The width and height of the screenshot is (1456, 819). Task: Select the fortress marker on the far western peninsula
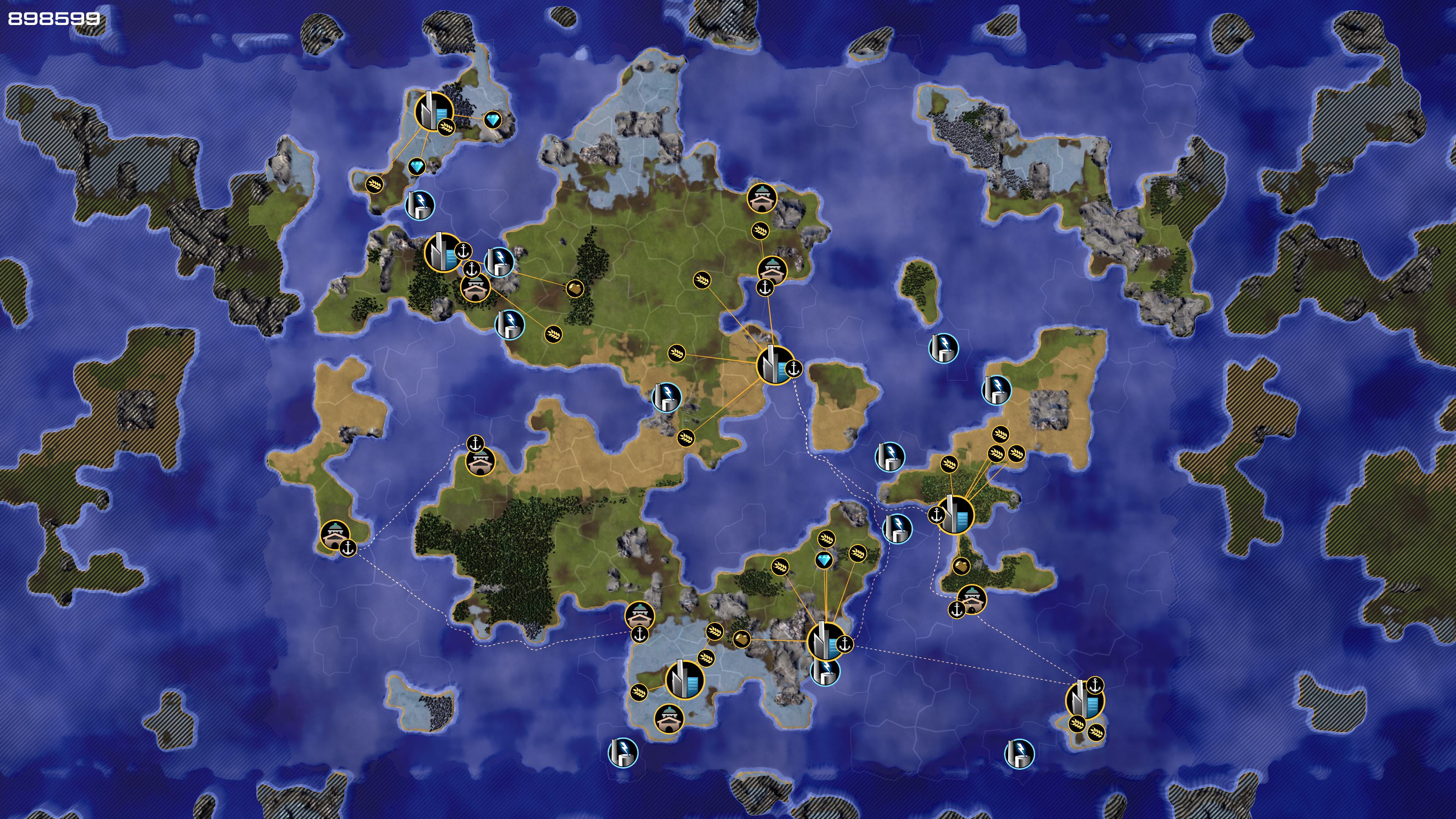point(334,535)
